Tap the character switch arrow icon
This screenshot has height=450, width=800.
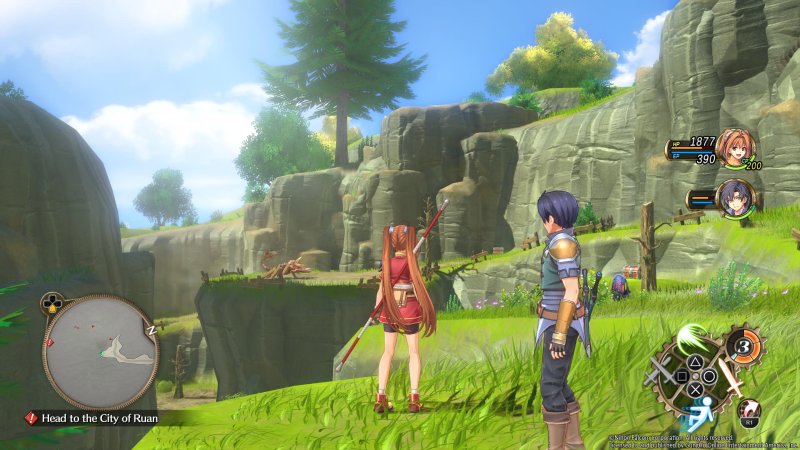pyautogui.click(x=750, y=409)
